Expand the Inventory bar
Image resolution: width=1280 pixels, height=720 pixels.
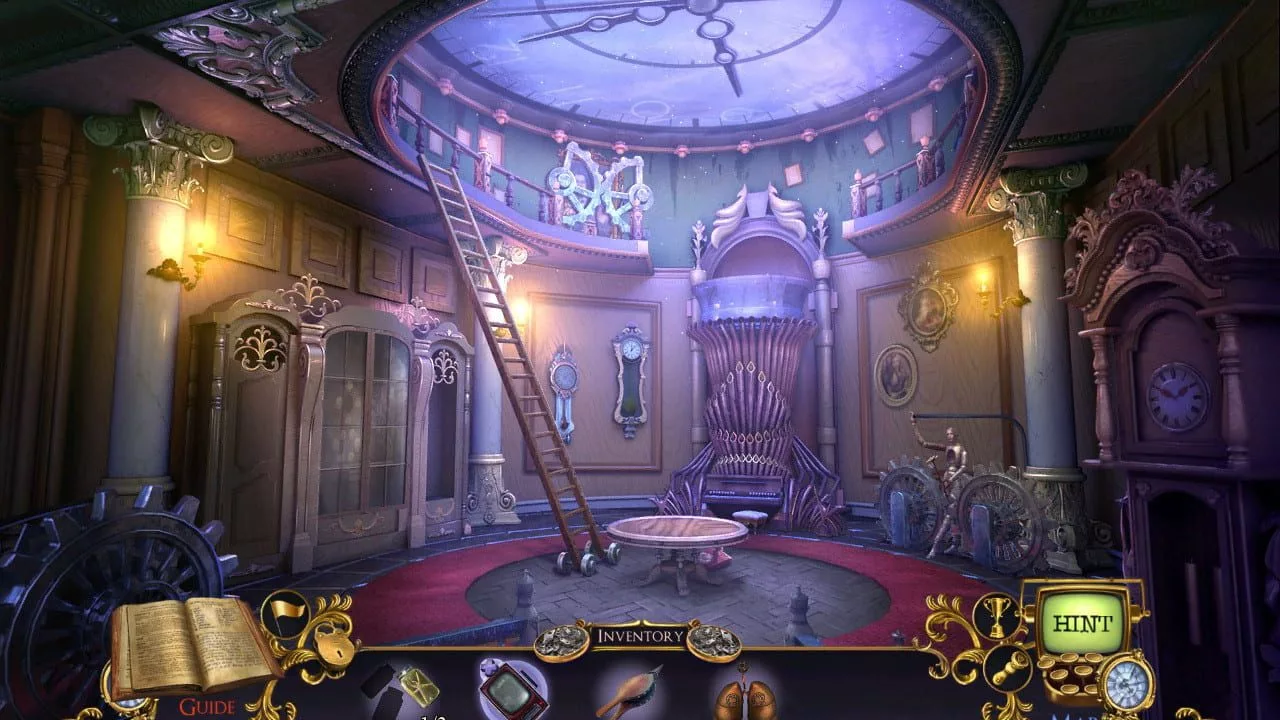[640, 636]
